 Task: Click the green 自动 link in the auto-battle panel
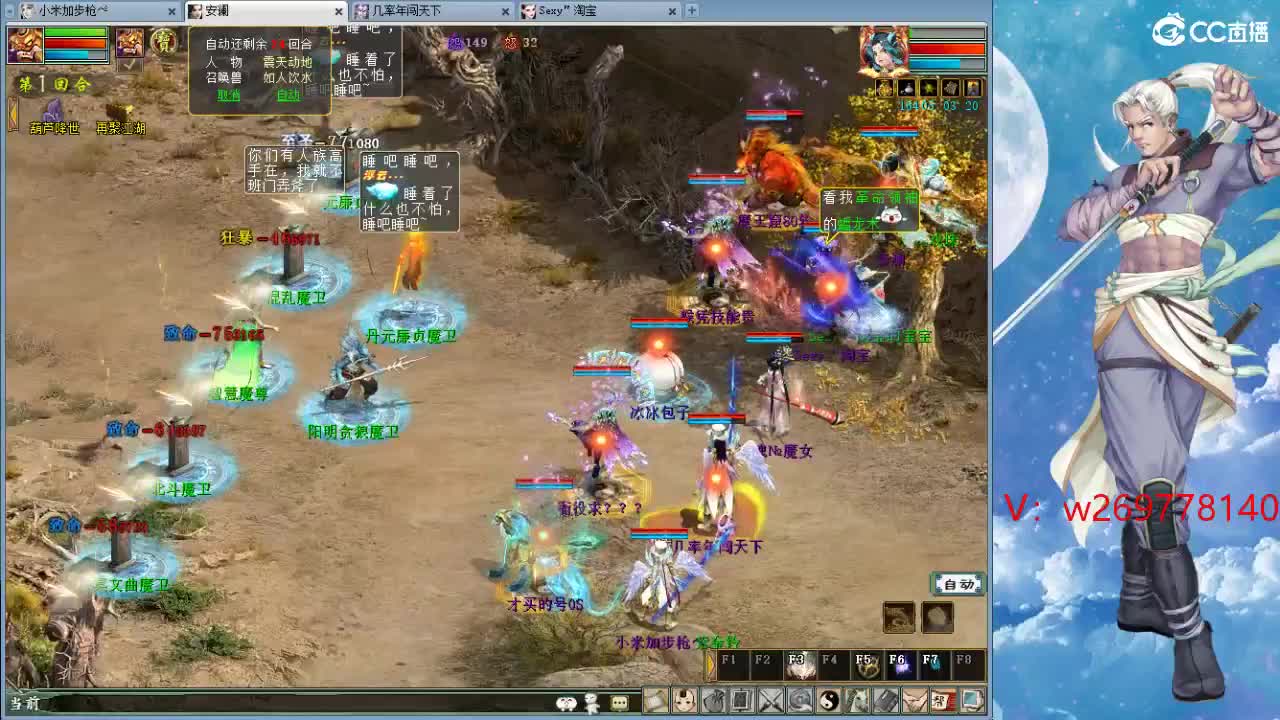click(x=288, y=95)
